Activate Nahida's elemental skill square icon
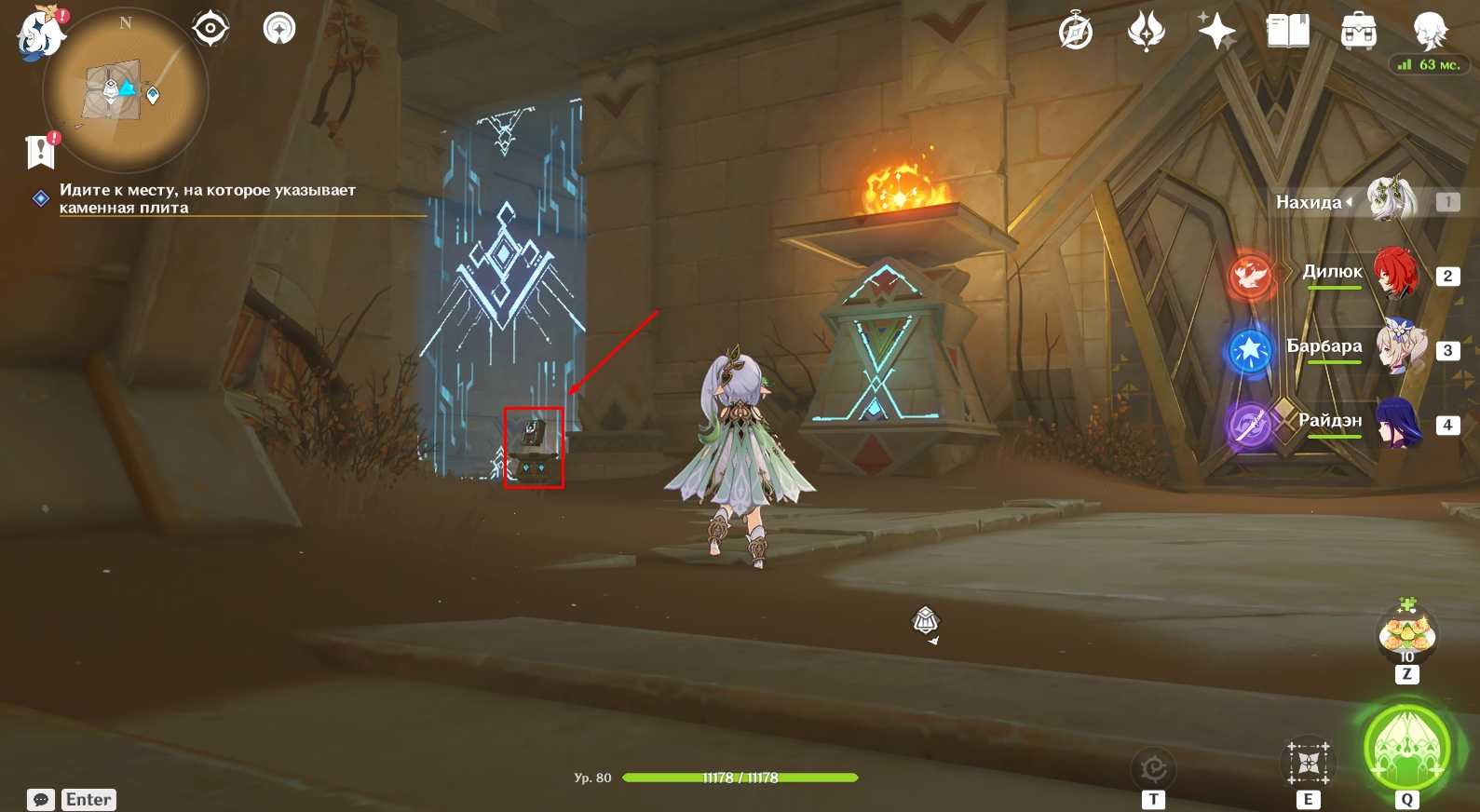Viewport: 1480px width, 812px height. pos(1309,764)
